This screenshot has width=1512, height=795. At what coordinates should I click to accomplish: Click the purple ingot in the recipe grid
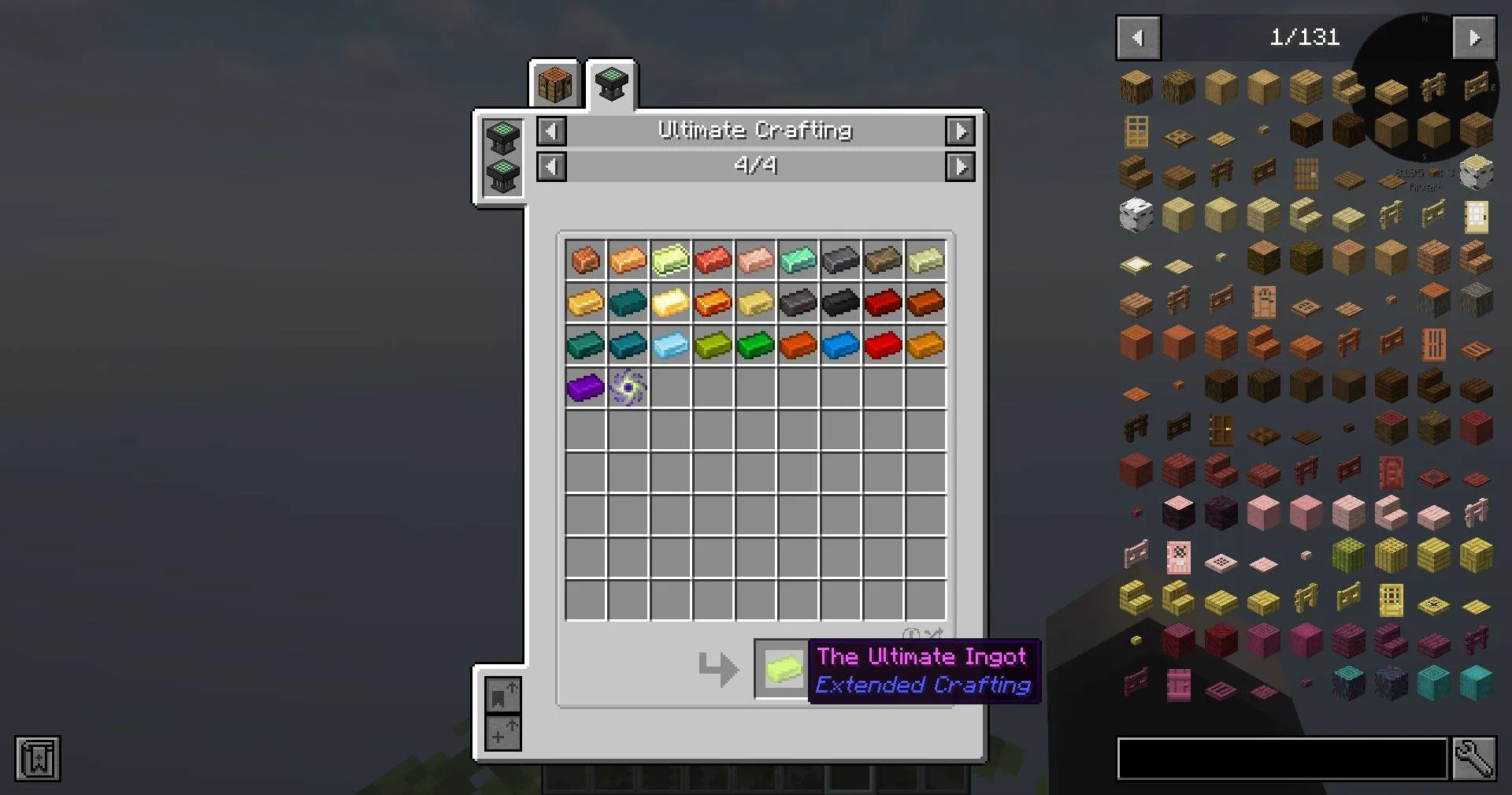pyautogui.click(x=584, y=386)
